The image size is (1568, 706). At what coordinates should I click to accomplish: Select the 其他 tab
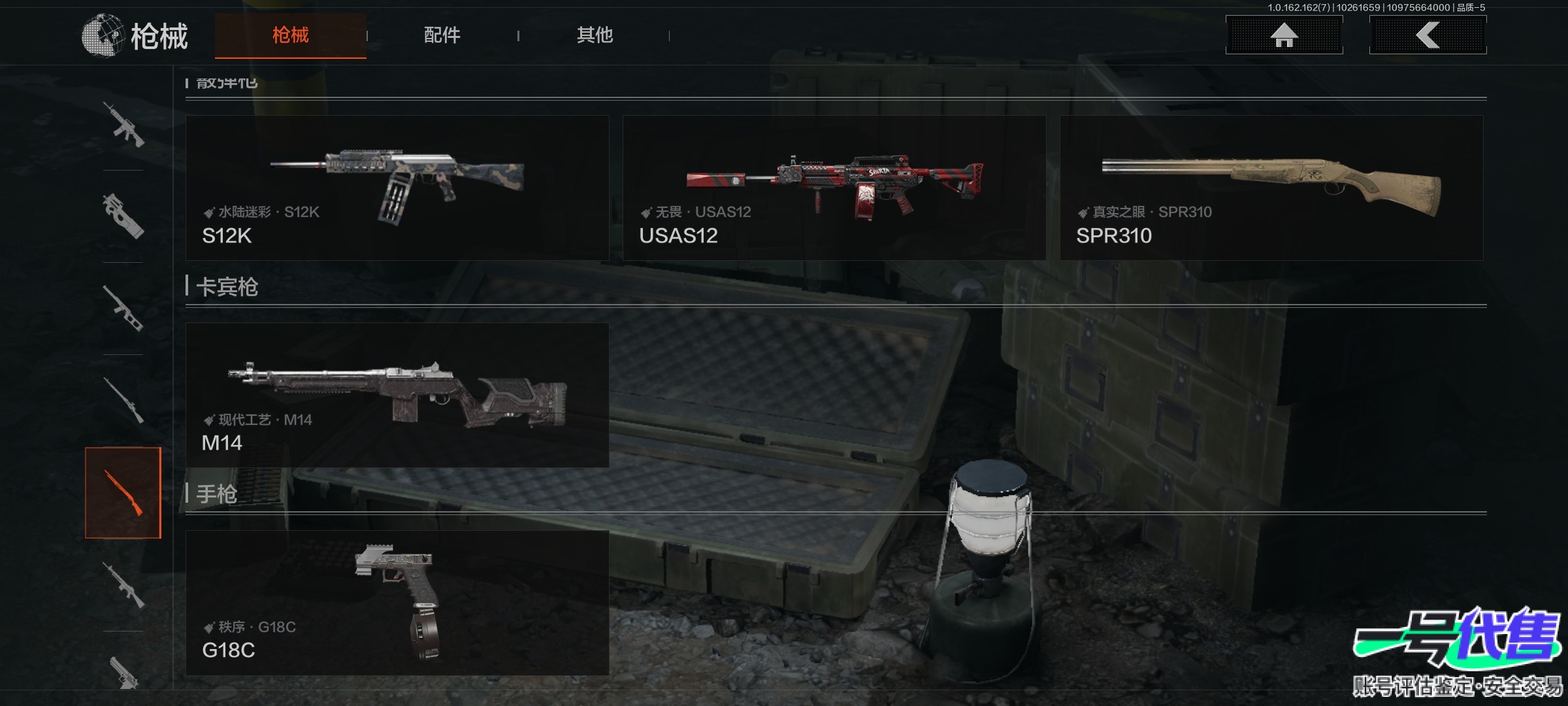[x=595, y=35]
